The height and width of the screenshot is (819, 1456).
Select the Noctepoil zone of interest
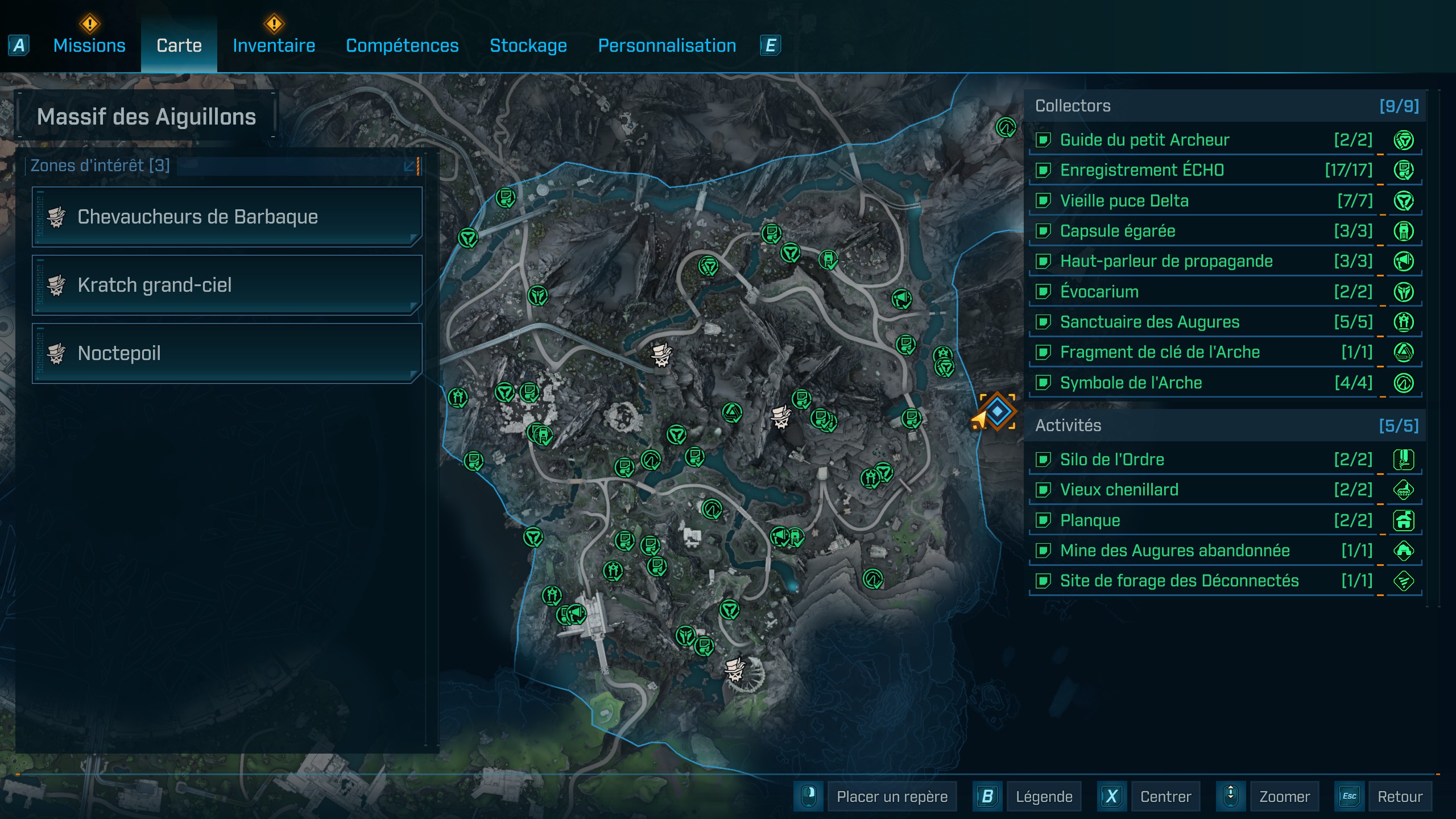[227, 353]
